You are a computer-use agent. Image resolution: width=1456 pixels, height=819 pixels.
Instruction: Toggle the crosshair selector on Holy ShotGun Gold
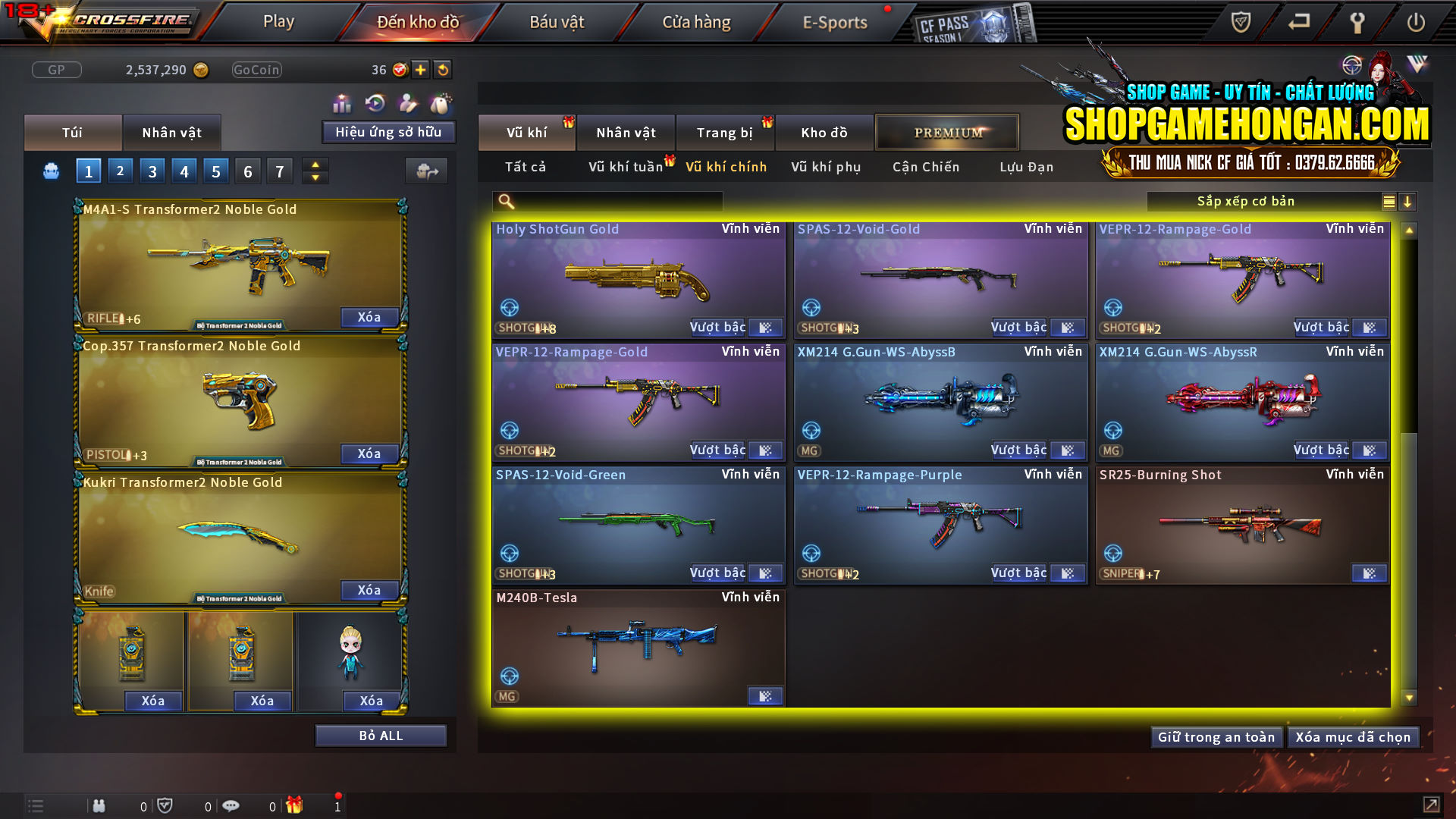[x=510, y=308]
